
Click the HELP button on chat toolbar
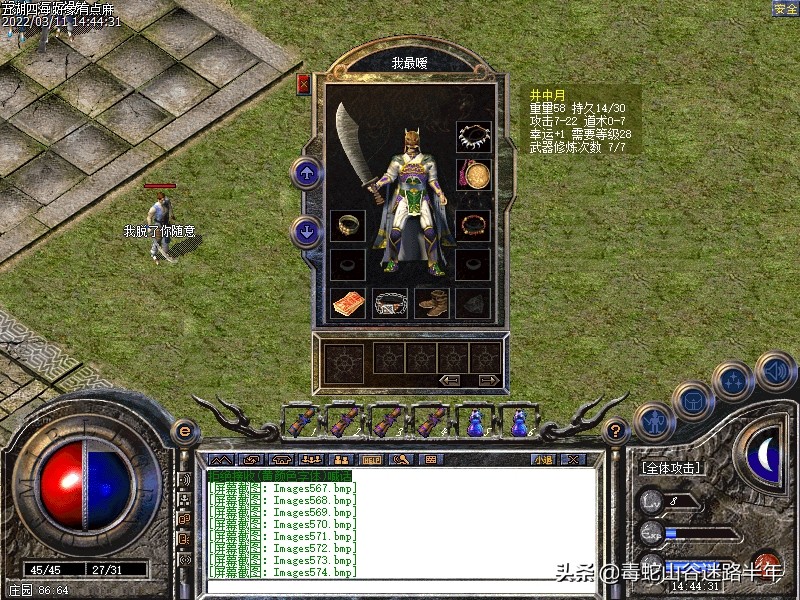[372, 460]
